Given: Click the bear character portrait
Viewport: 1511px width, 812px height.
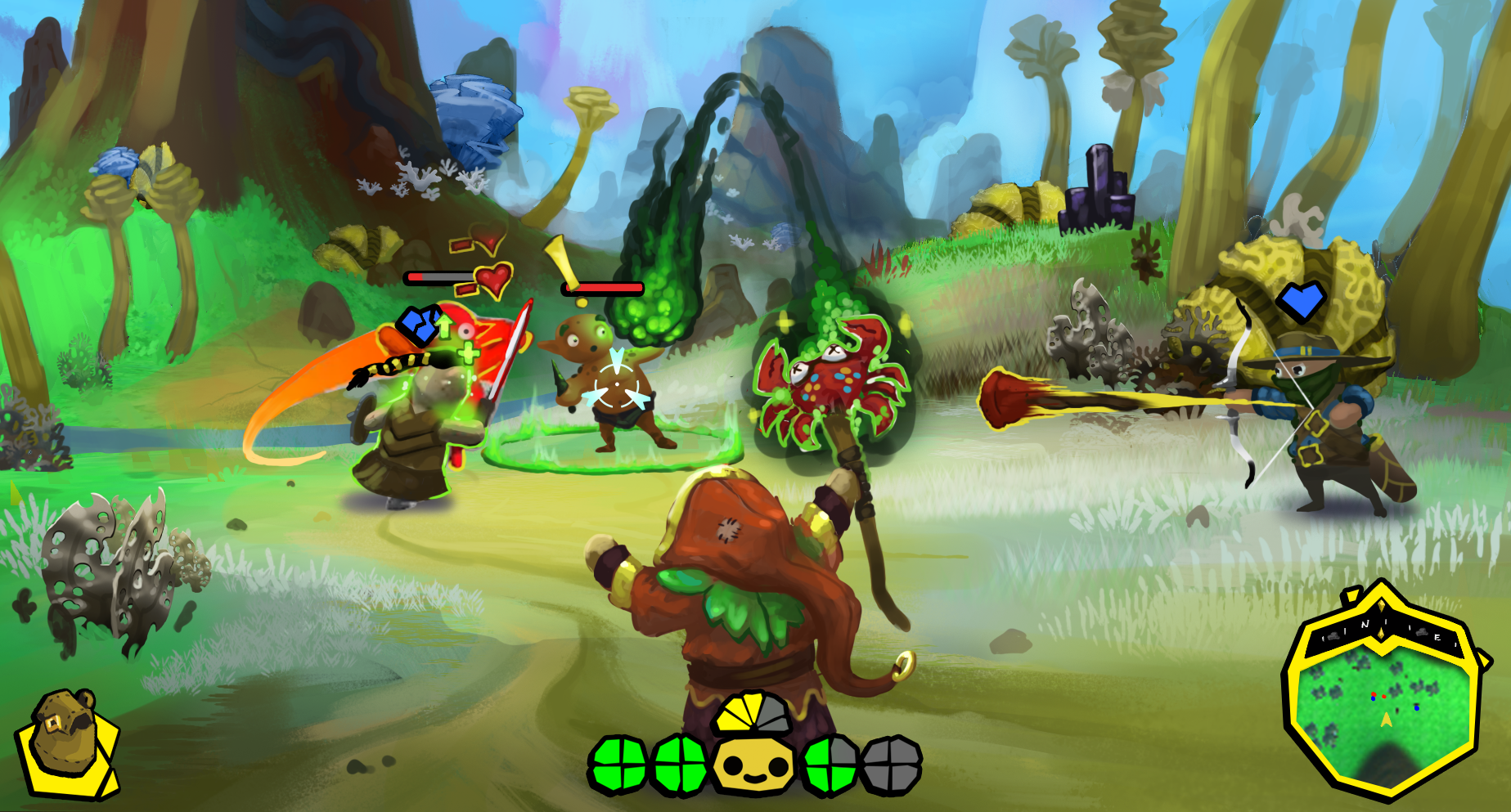Looking at the screenshot, I should [x=67, y=742].
